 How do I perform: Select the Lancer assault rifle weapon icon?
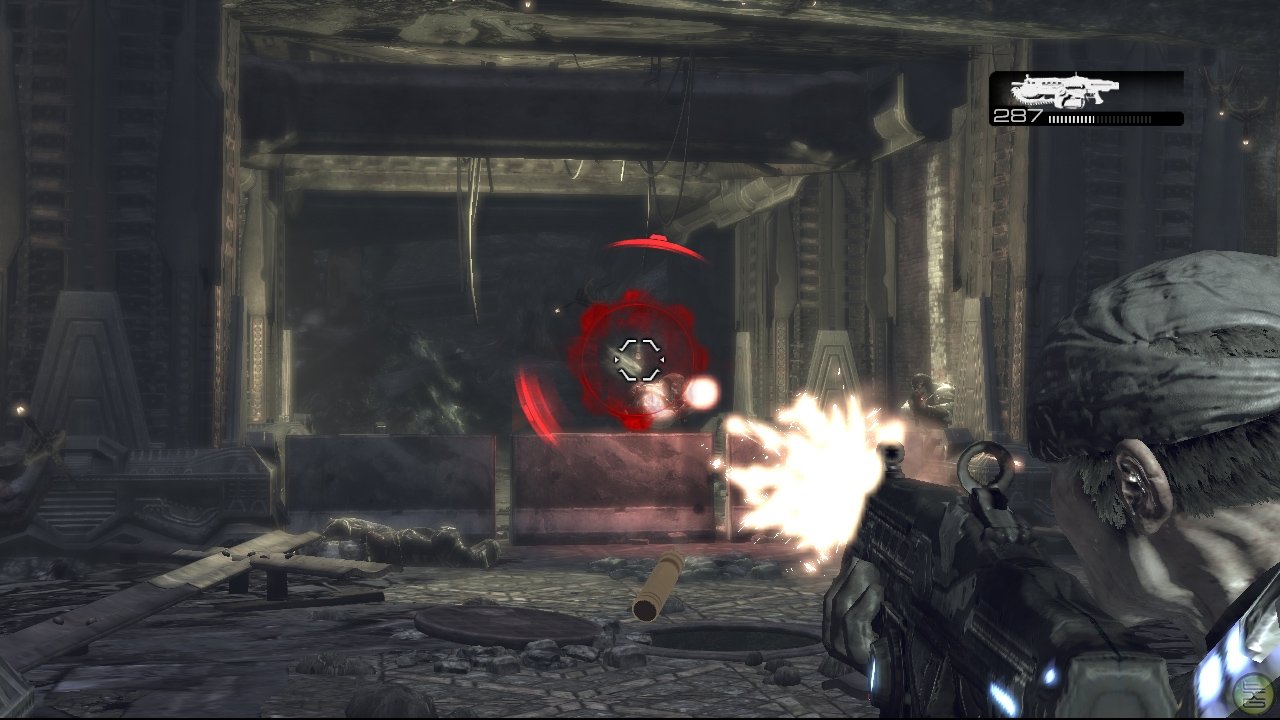(1064, 91)
